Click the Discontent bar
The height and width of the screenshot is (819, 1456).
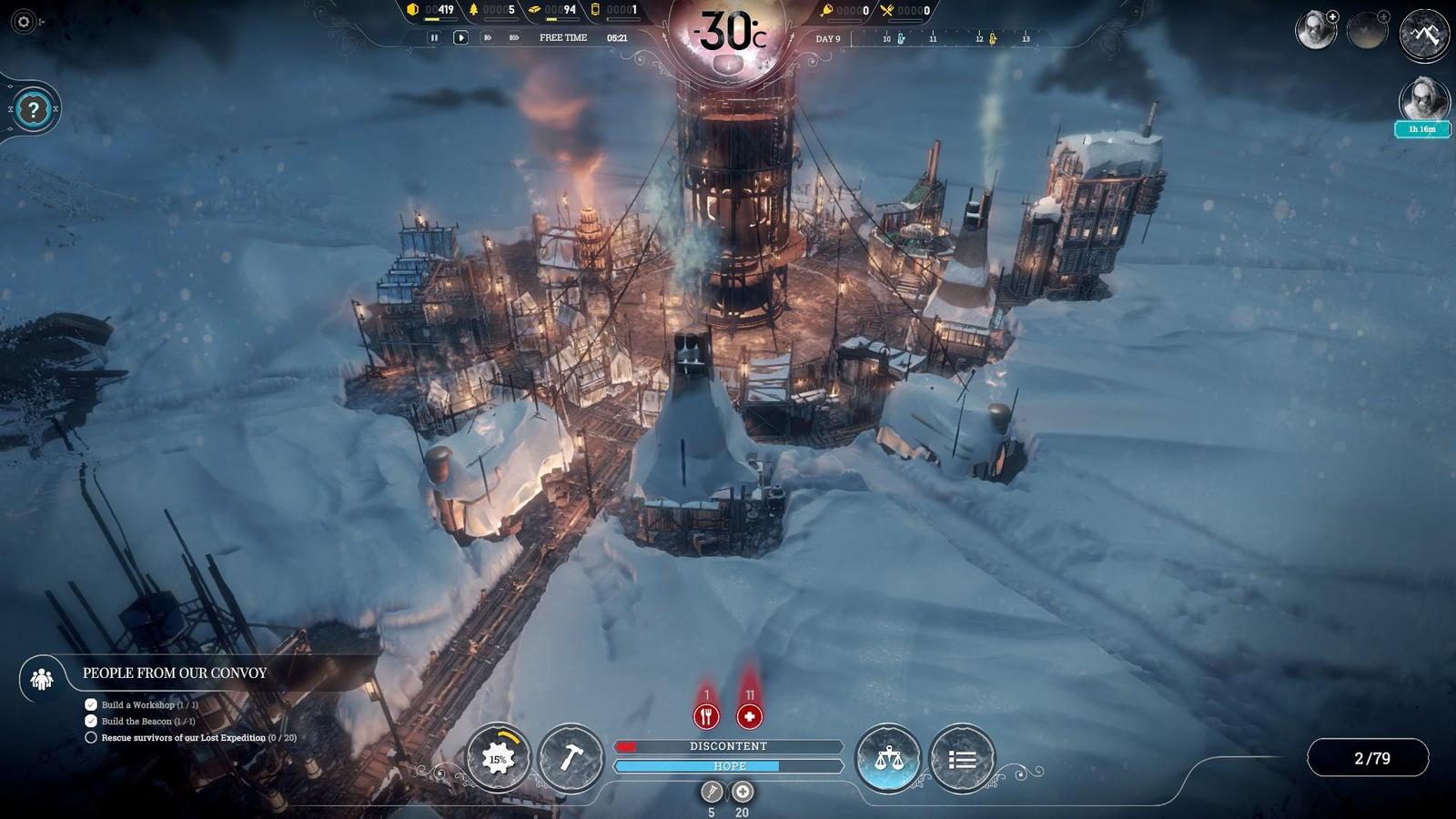728,746
